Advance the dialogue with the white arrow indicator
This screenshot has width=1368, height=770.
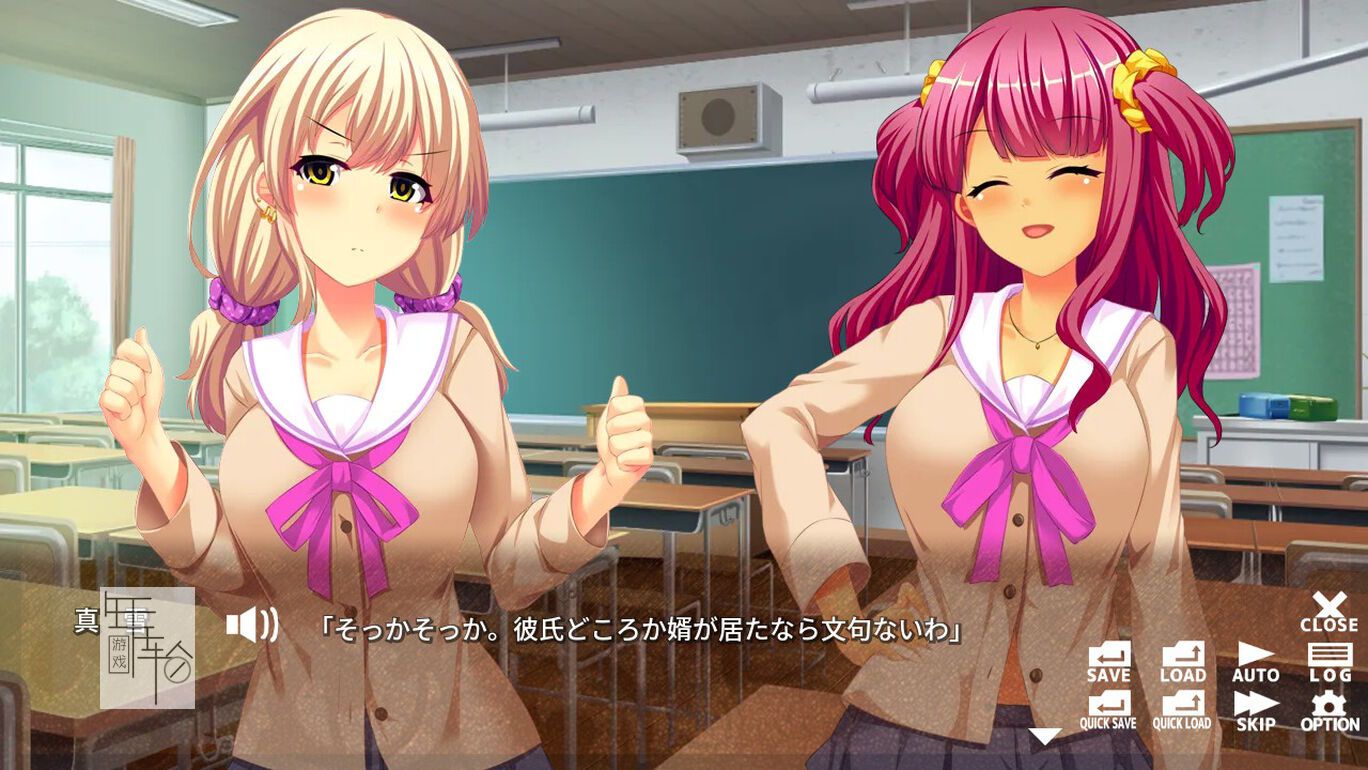click(1044, 736)
